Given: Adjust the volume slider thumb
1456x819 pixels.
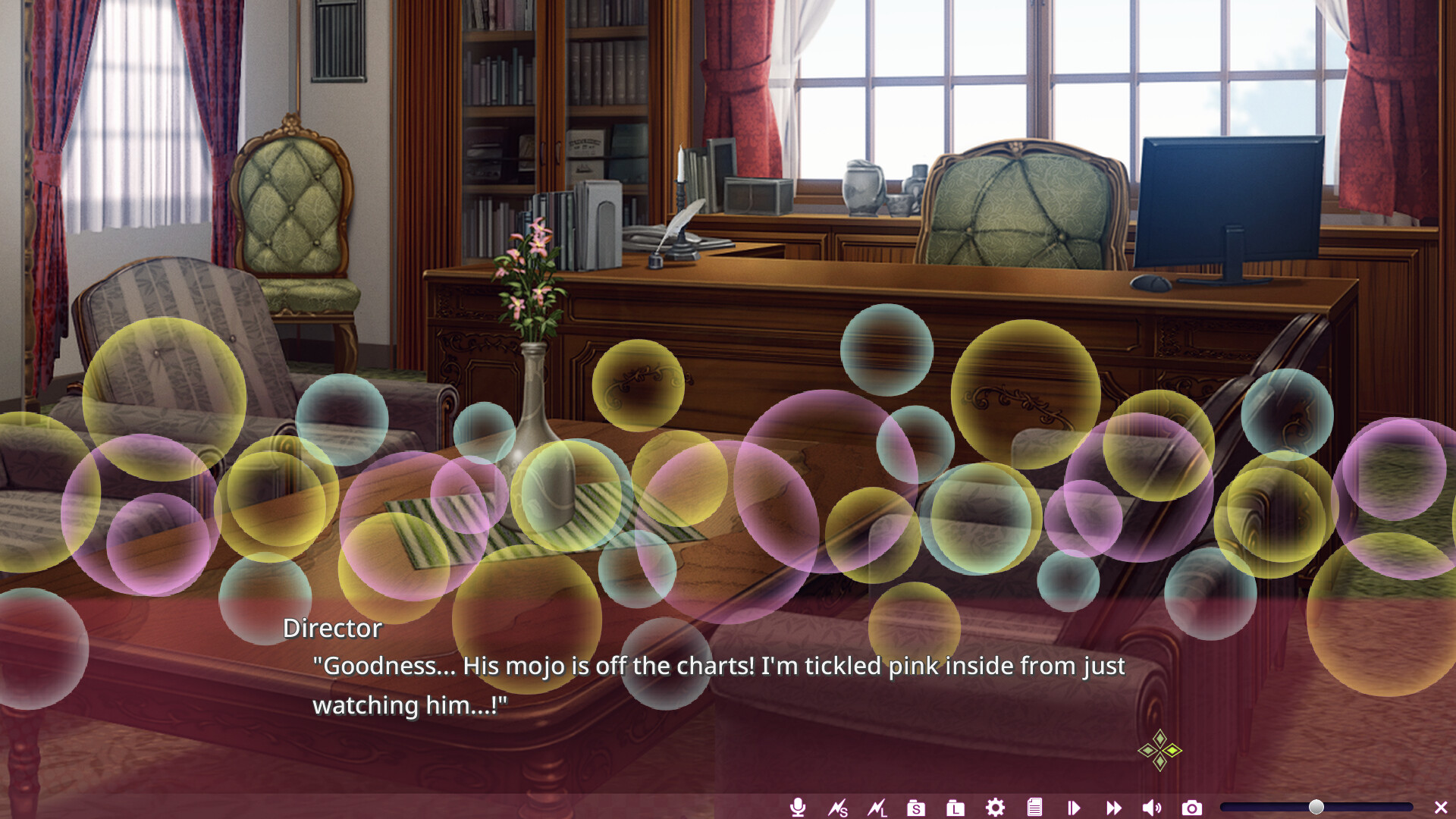Looking at the screenshot, I should coord(1318,807).
